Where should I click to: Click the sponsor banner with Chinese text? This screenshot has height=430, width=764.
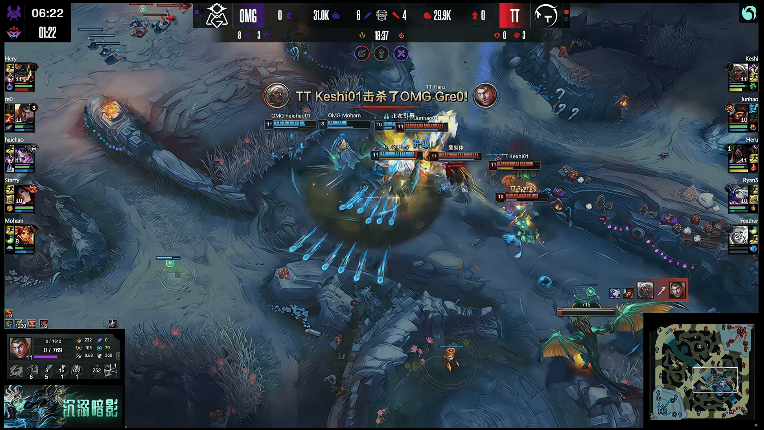(x=61, y=404)
